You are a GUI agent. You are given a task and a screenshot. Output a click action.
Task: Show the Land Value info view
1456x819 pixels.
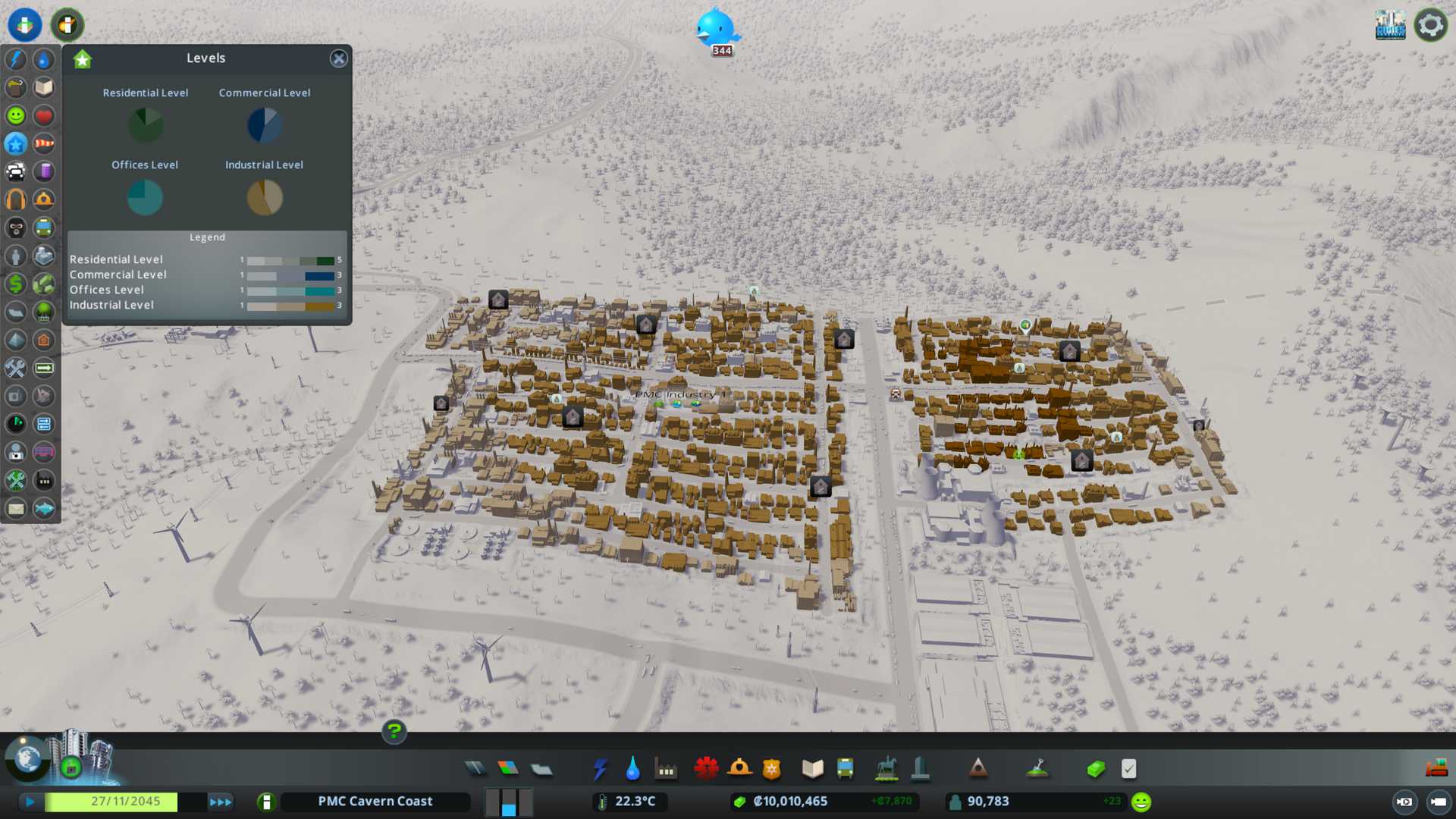16,284
